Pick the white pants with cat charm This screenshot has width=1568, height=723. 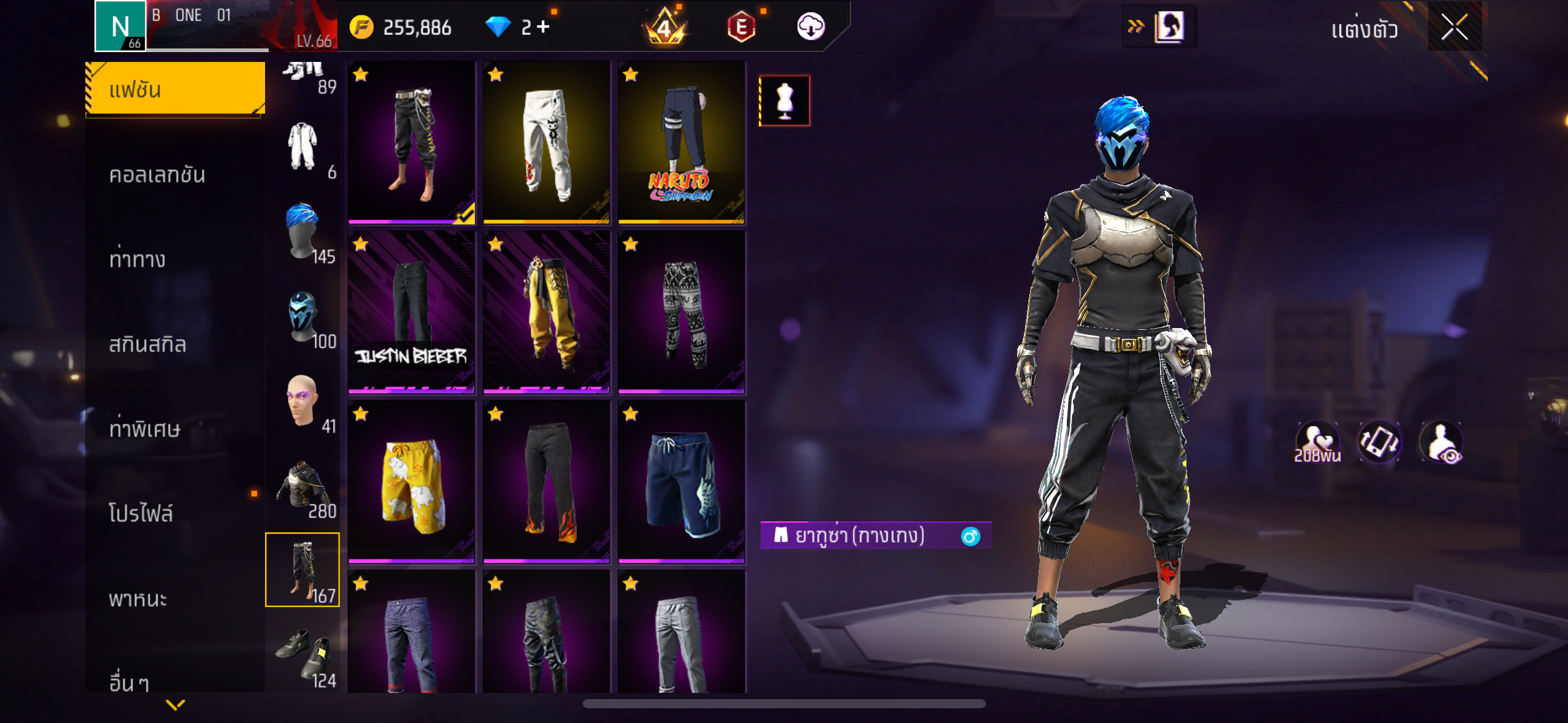point(546,142)
